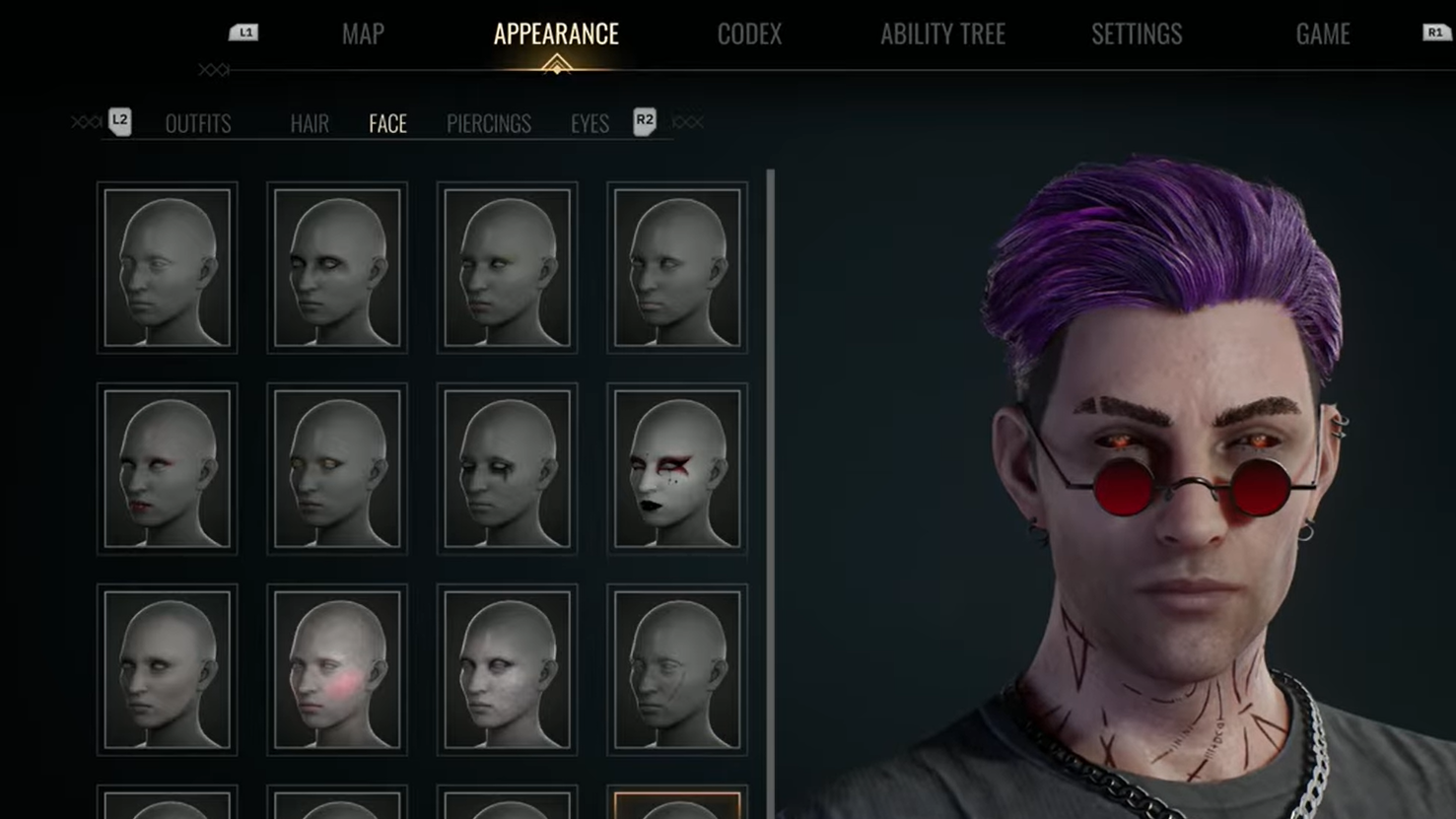
Task: Select the face with black tear streaks
Action: click(x=507, y=468)
